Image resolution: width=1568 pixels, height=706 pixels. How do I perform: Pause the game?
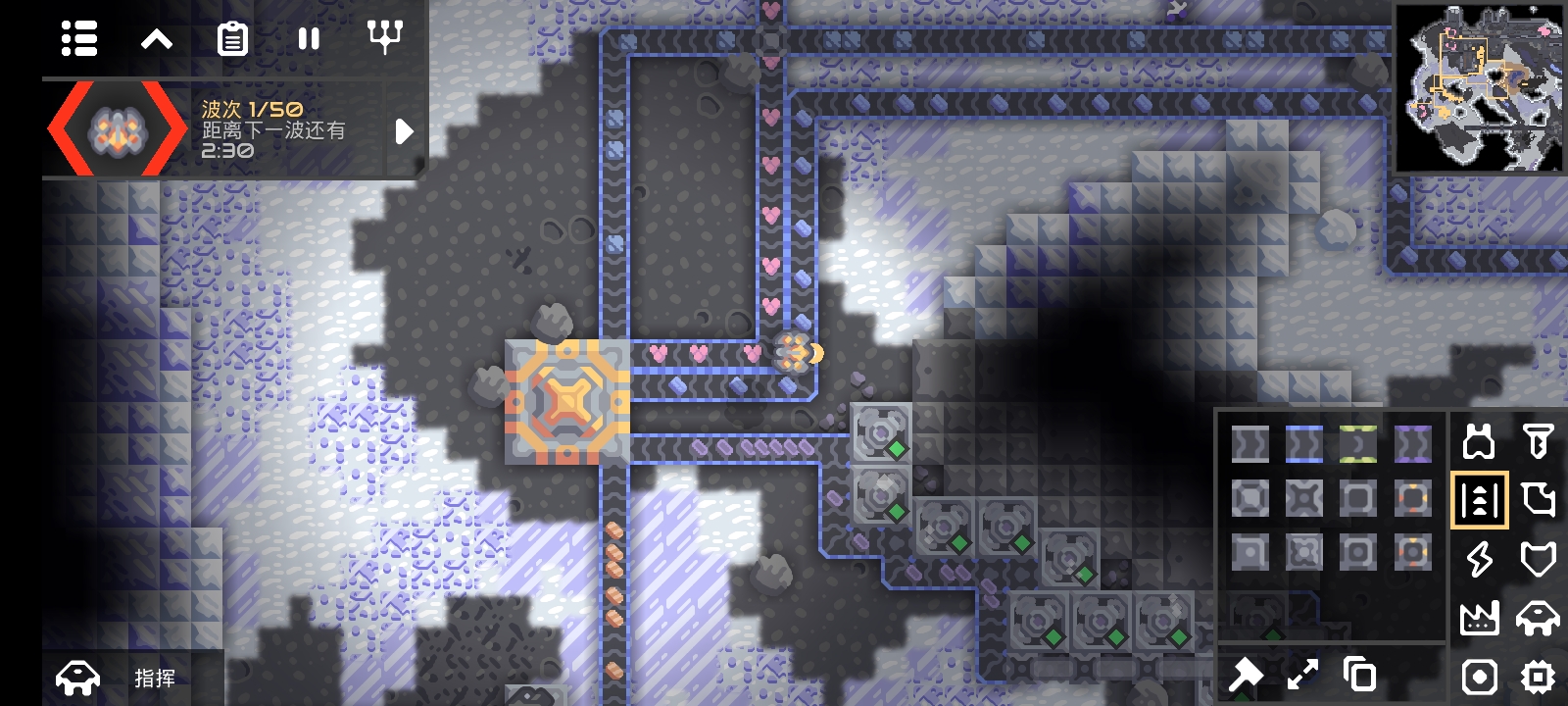point(309,39)
